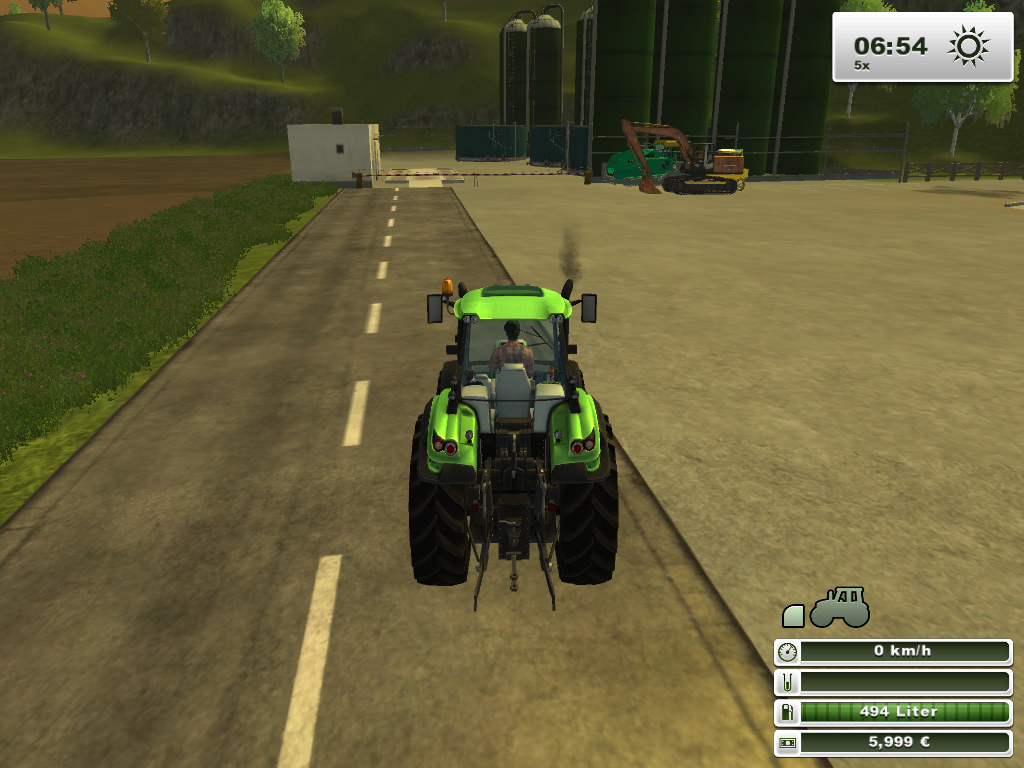Click the speedometer gauge icon

788,651
